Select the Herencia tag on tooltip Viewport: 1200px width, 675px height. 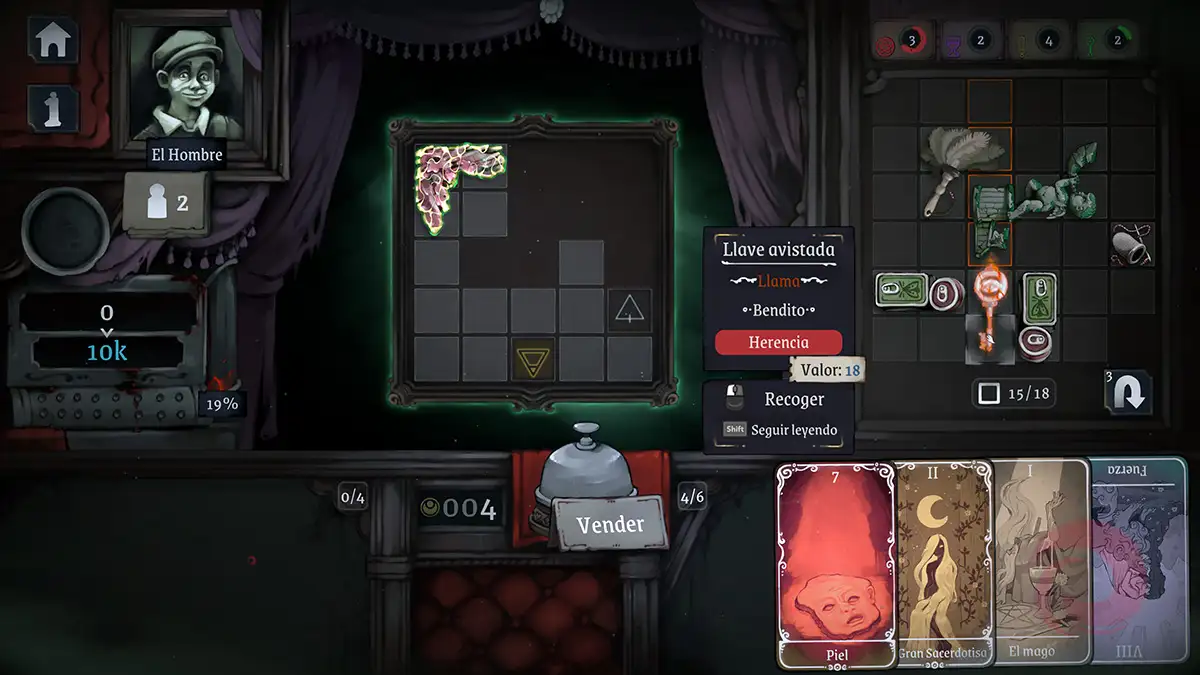(778, 342)
